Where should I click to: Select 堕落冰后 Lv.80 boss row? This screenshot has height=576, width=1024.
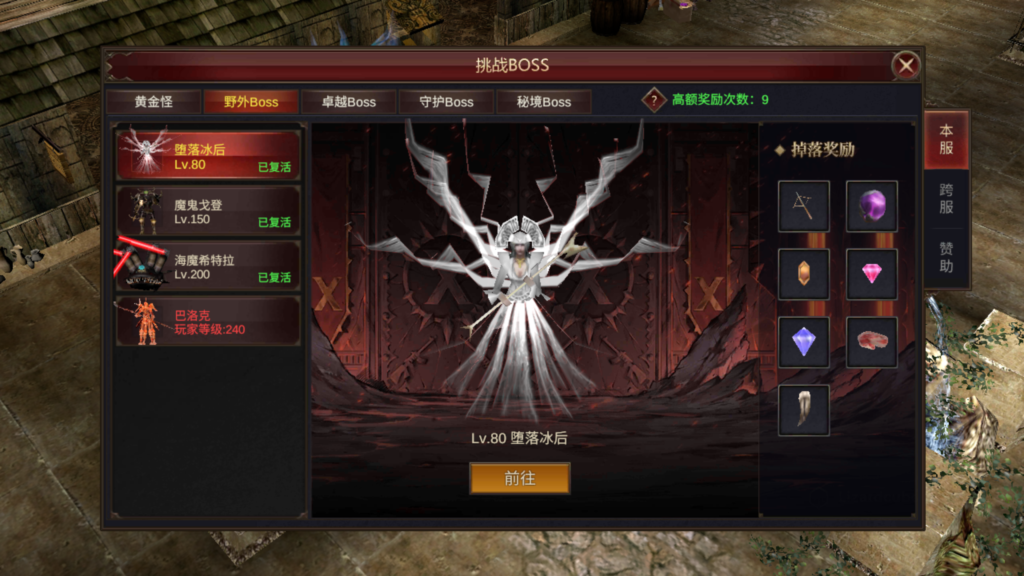point(208,156)
